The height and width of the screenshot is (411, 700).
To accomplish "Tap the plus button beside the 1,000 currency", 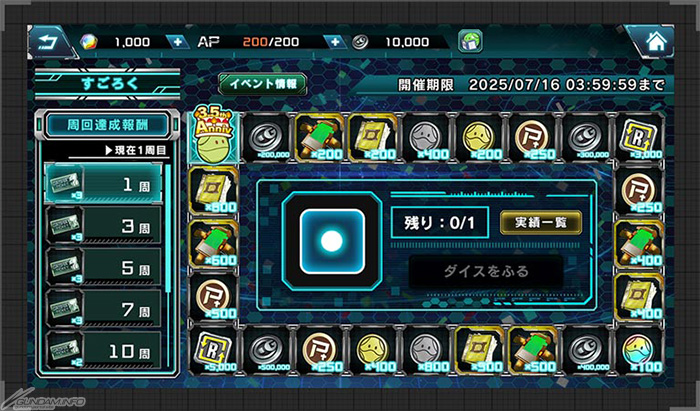I will tap(177, 42).
